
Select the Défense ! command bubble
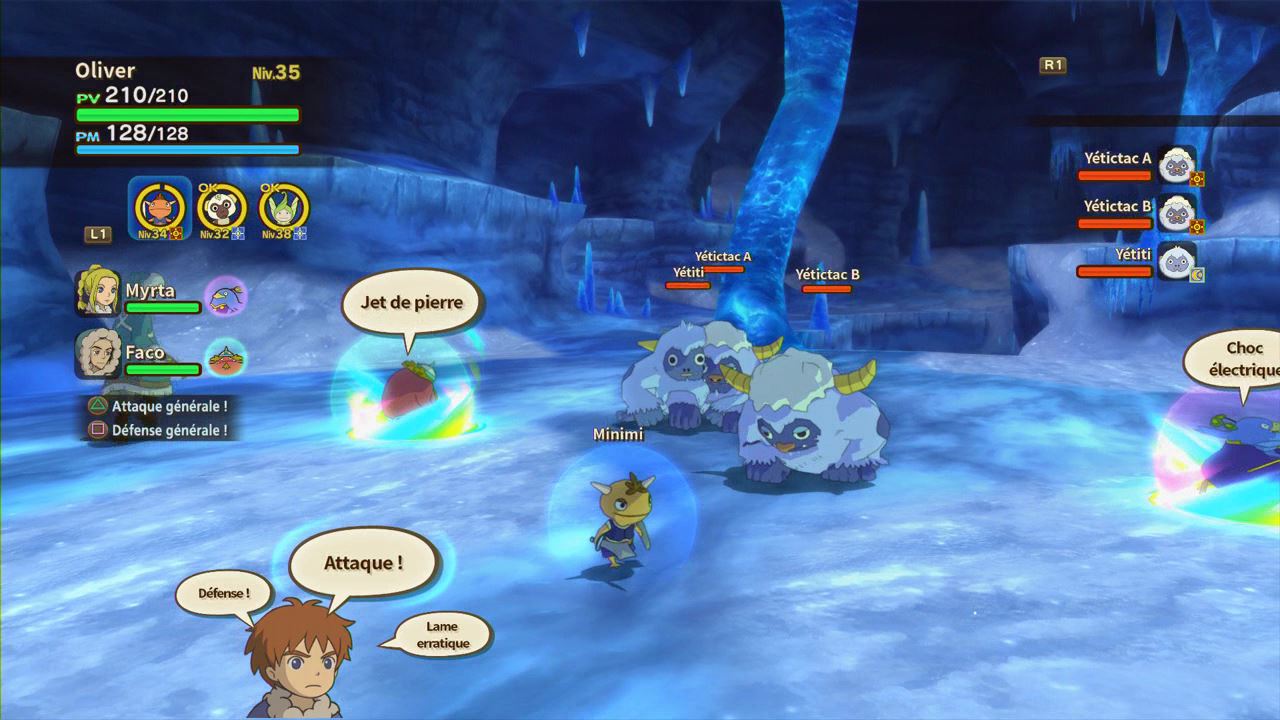click(212, 593)
